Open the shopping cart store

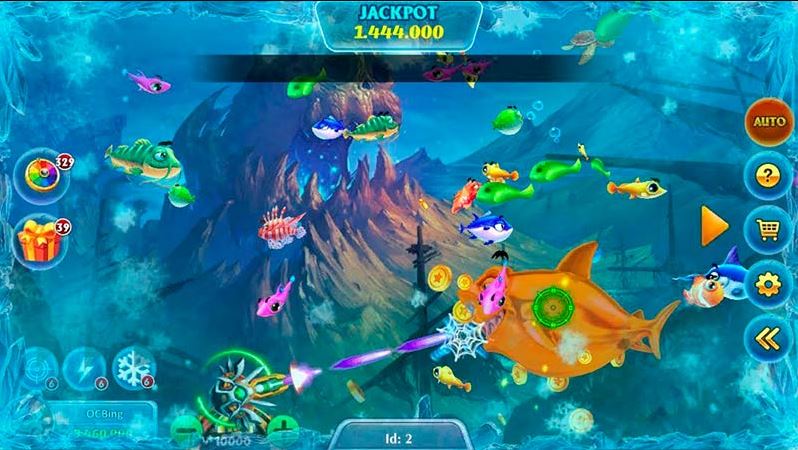tap(768, 231)
